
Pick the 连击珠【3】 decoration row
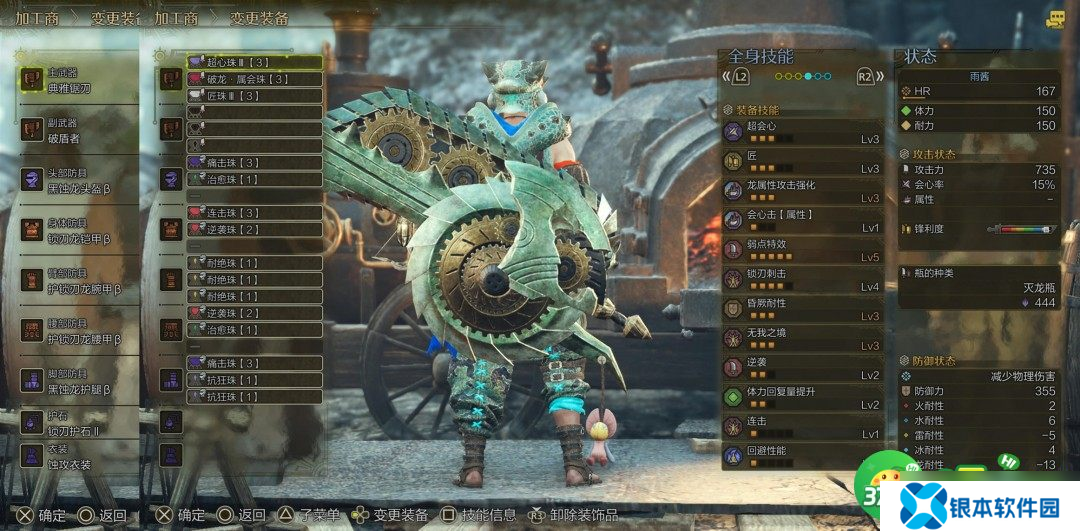coord(255,213)
